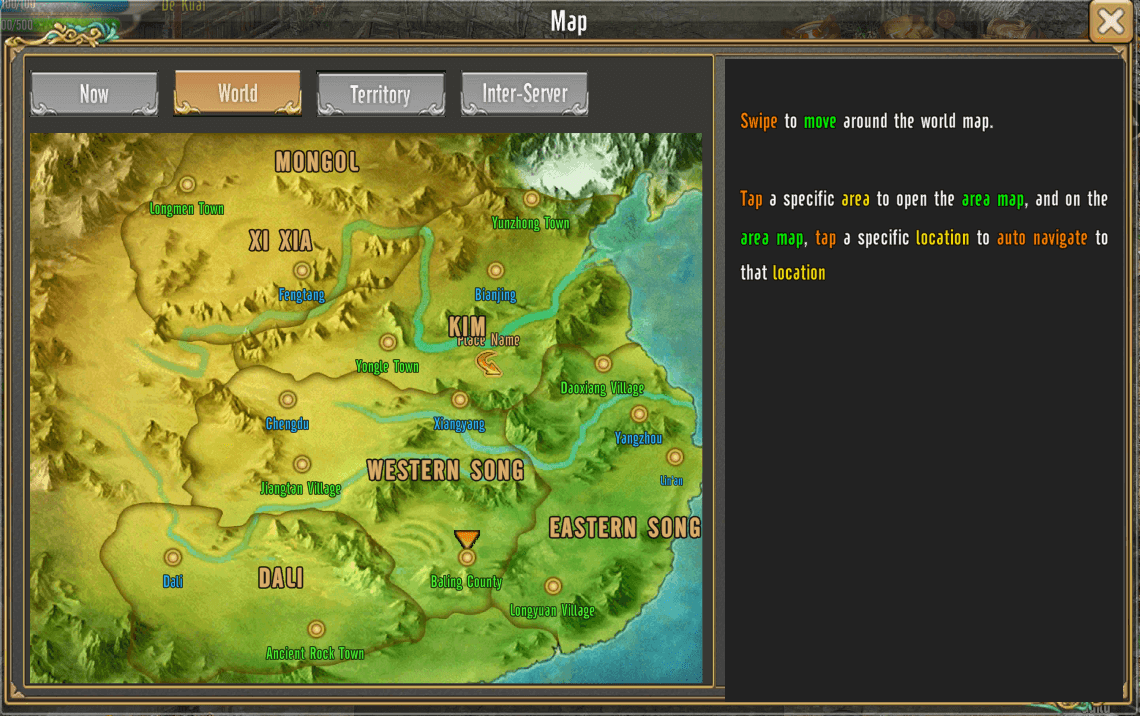Close the Map window

[x=1110, y=22]
